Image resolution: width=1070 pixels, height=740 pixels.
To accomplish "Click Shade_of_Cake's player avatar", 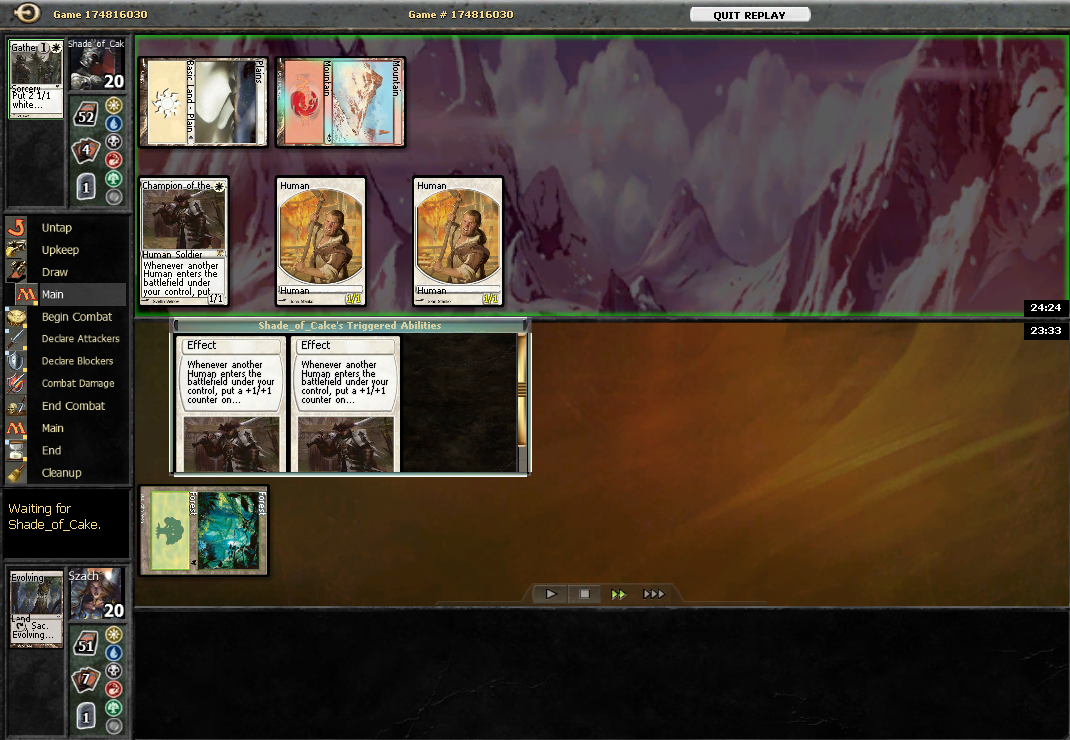I will 97,65.
